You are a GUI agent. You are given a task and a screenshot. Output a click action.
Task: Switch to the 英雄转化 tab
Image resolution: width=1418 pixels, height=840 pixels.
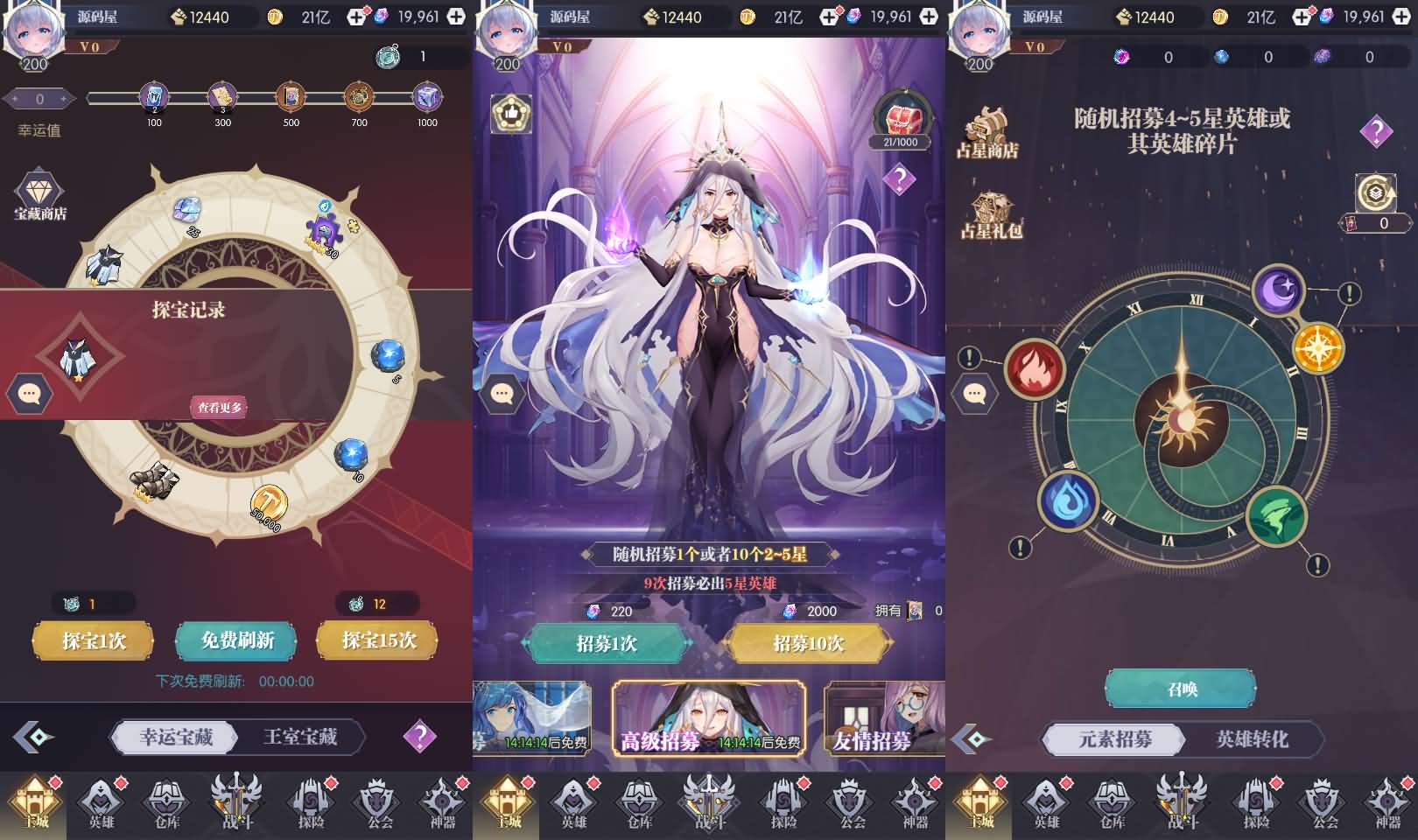point(1253,739)
